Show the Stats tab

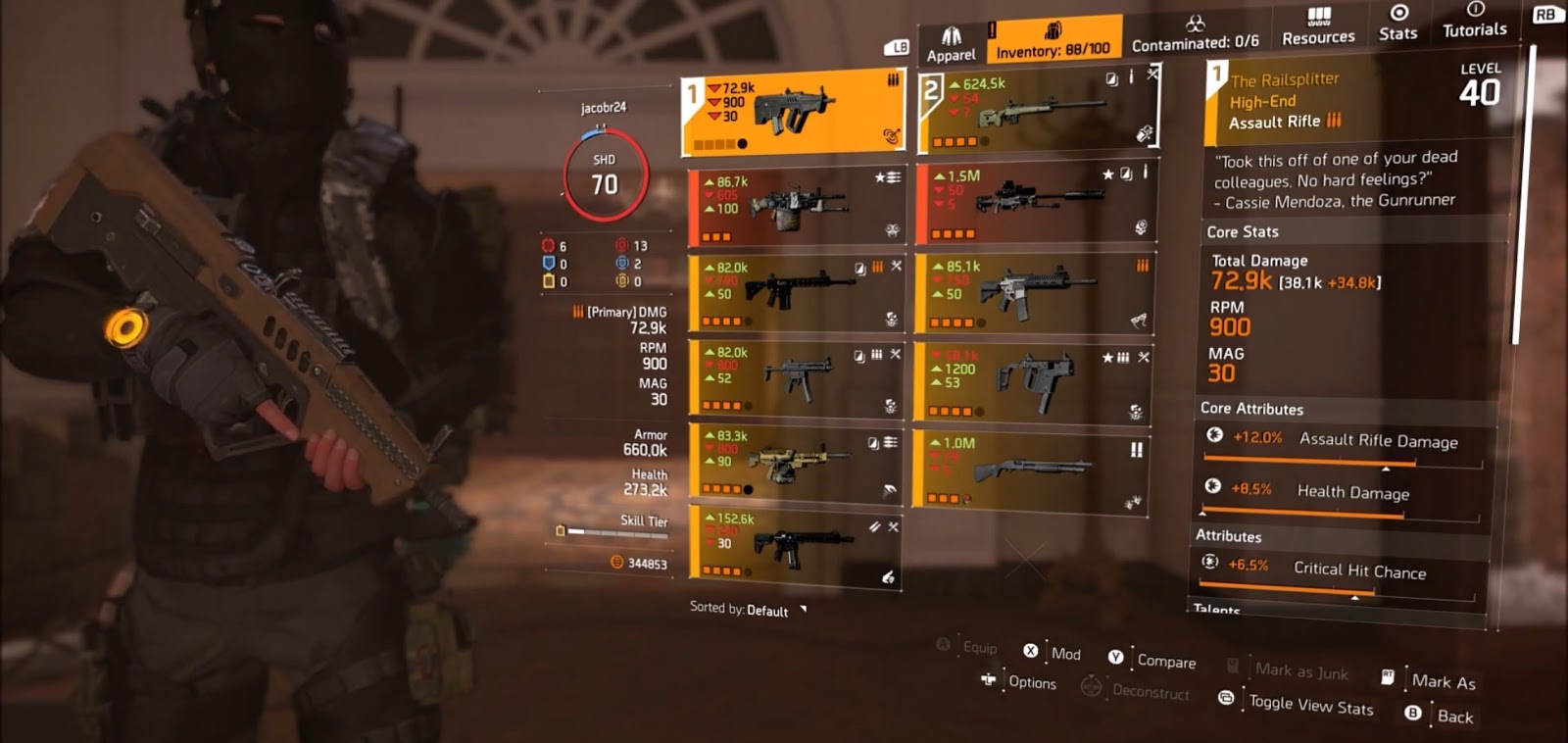pyautogui.click(x=1398, y=24)
